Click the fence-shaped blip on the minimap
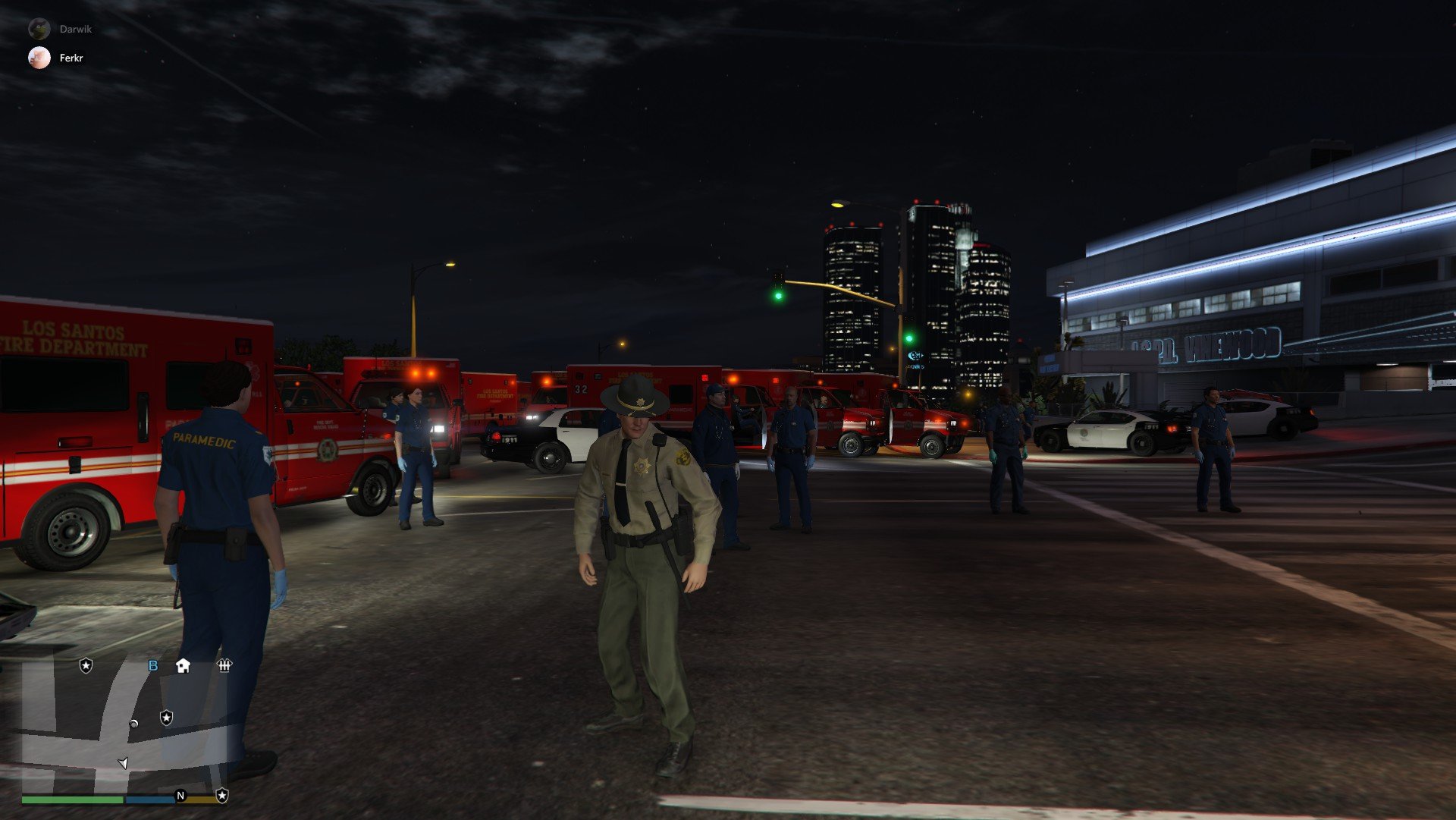Viewport: 1456px width, 820px height. click(224, 666)
